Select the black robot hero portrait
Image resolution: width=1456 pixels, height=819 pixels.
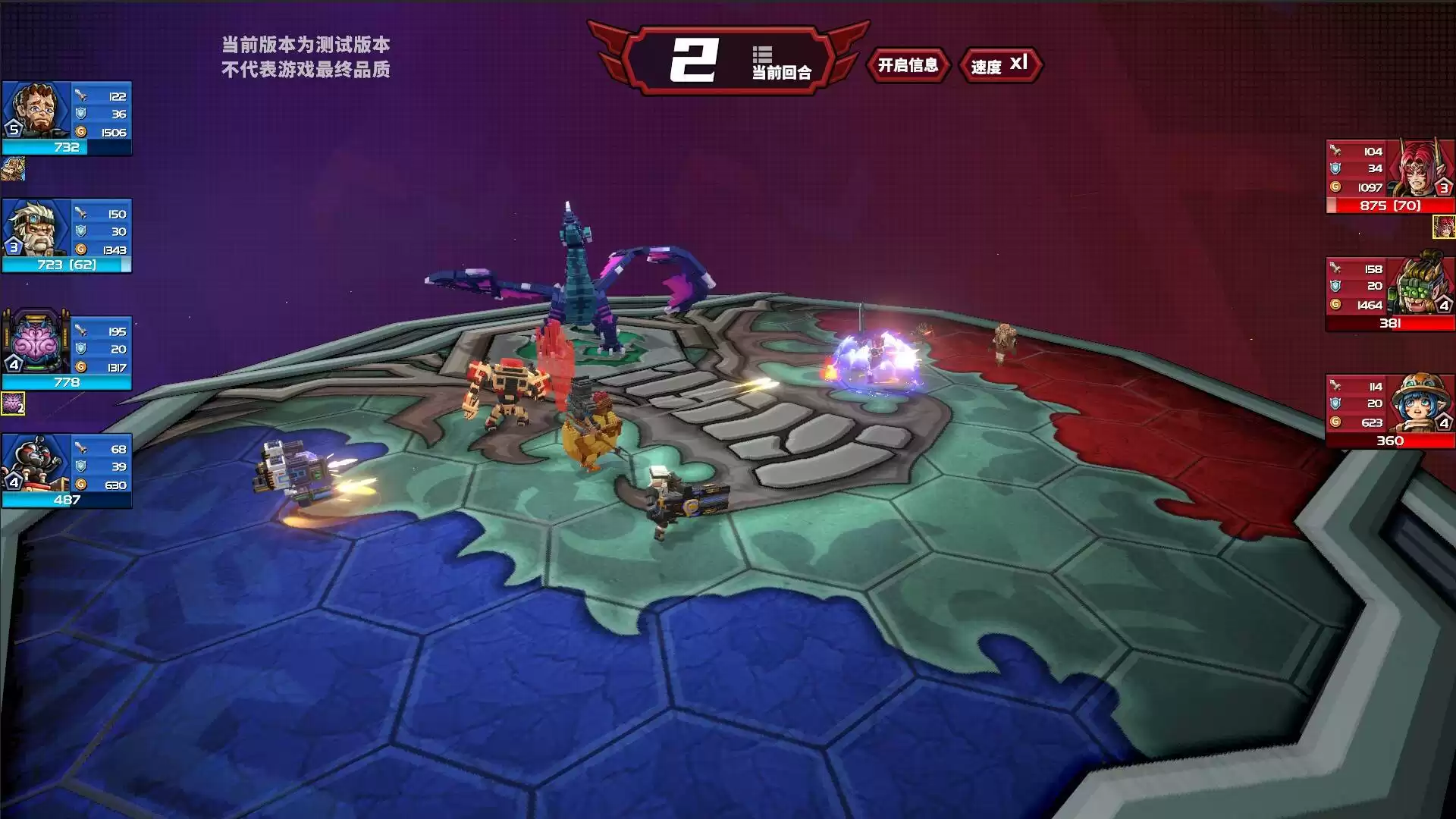pos(36,463)
